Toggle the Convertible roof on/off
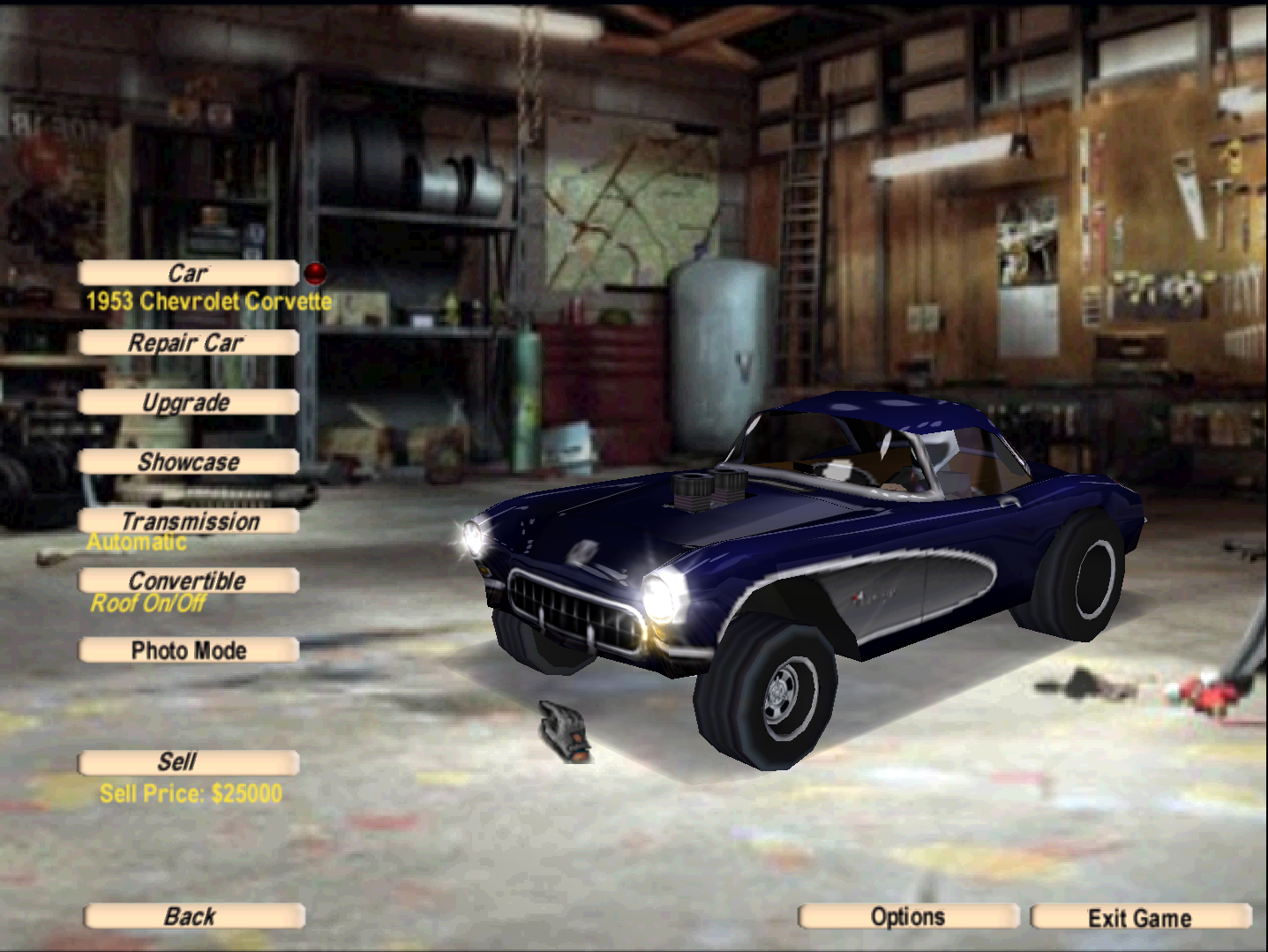Screen dimensions: 1268x952 tap(188, 581)
